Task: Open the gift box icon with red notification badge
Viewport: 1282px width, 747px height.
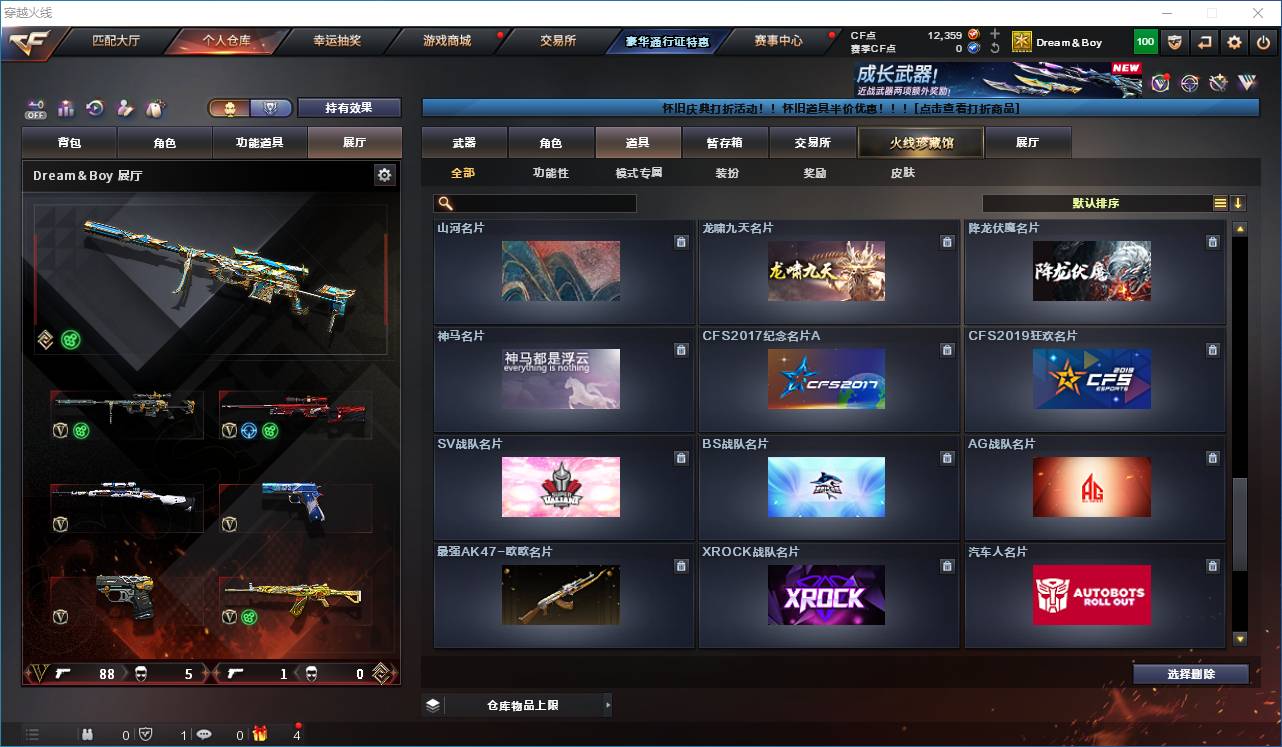Action: pyautogui.click(x=260, y=735)
